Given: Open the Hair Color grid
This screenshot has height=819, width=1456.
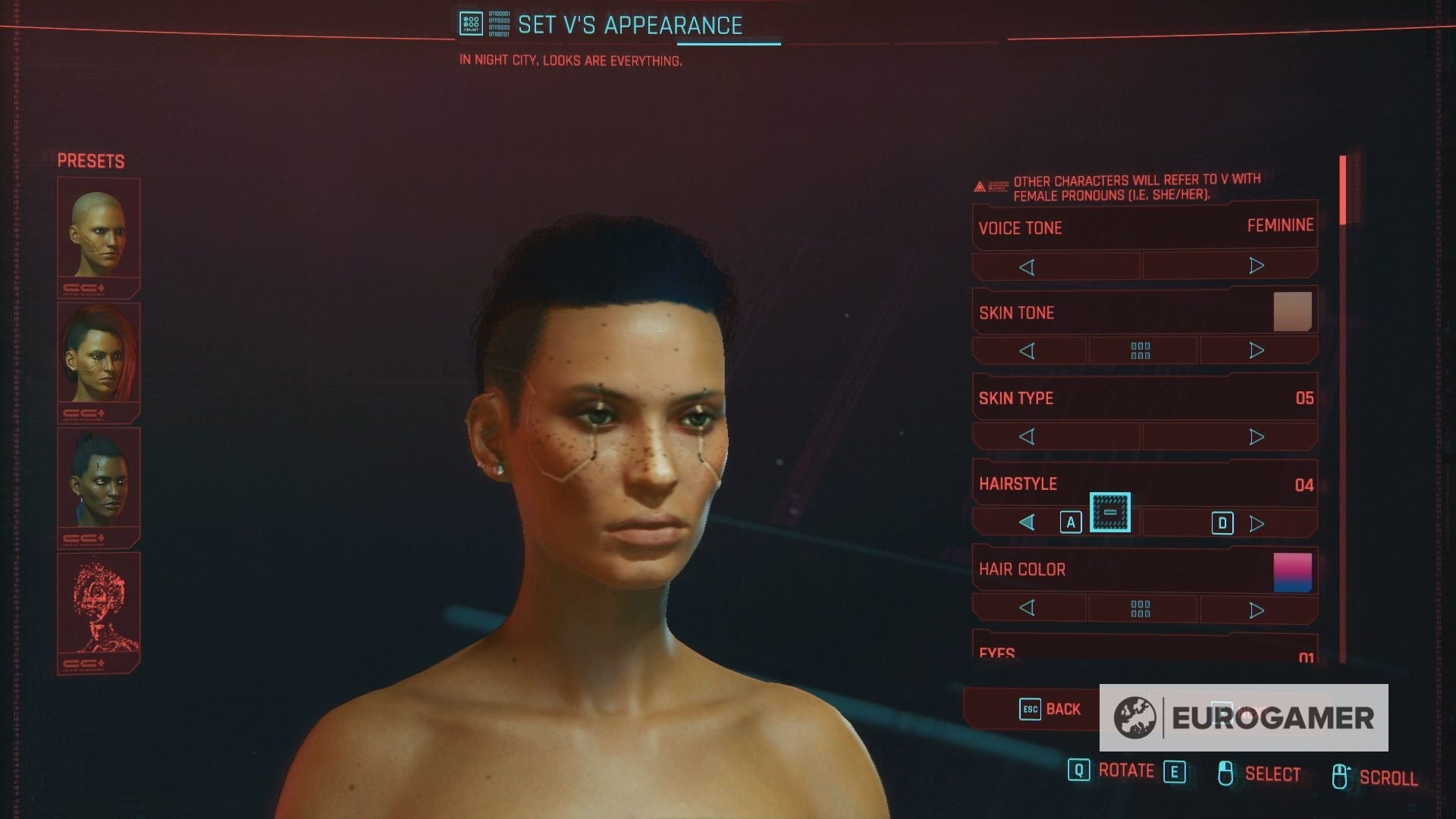Looking at the screenshot, I should (x=1141, y=609).
